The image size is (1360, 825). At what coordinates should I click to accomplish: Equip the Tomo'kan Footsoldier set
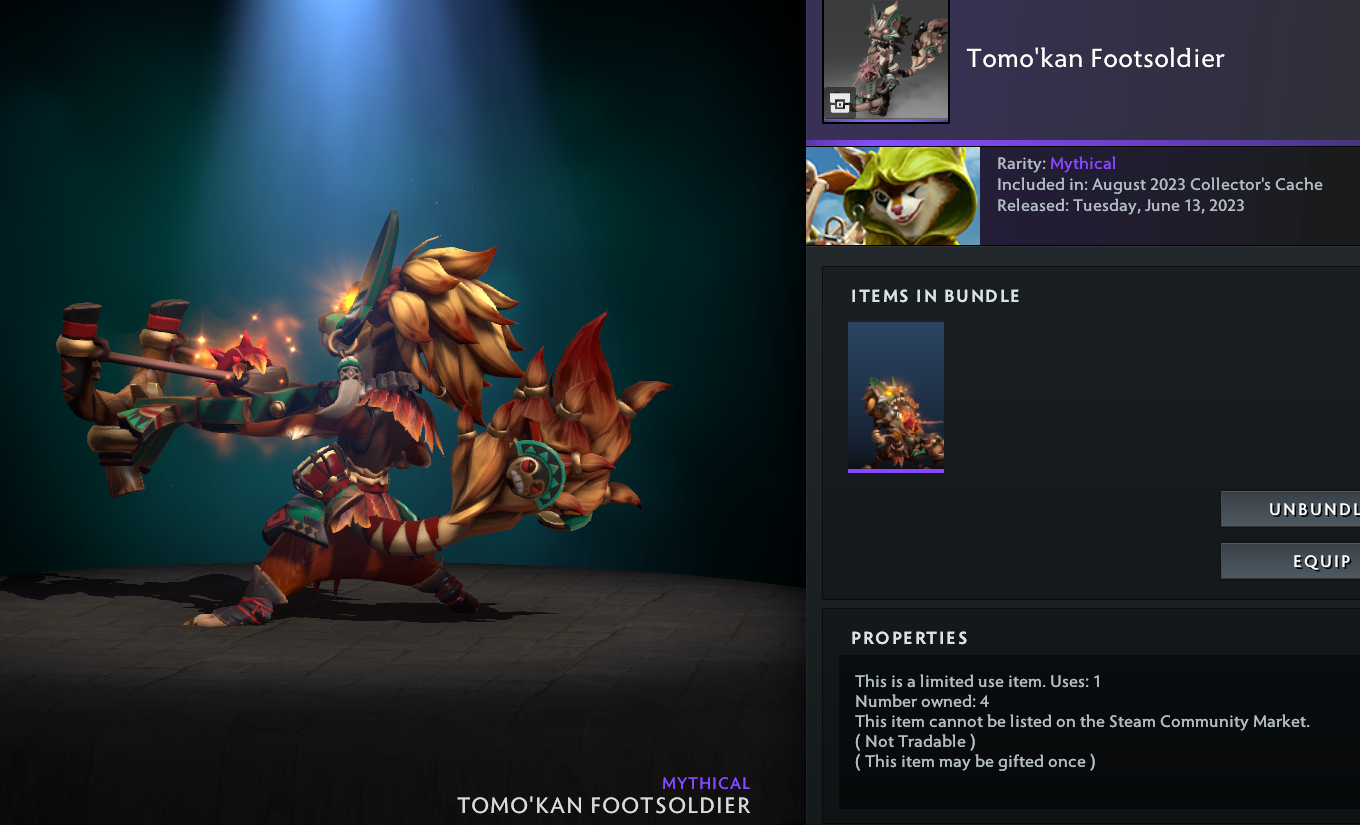tap(1292, 561)
